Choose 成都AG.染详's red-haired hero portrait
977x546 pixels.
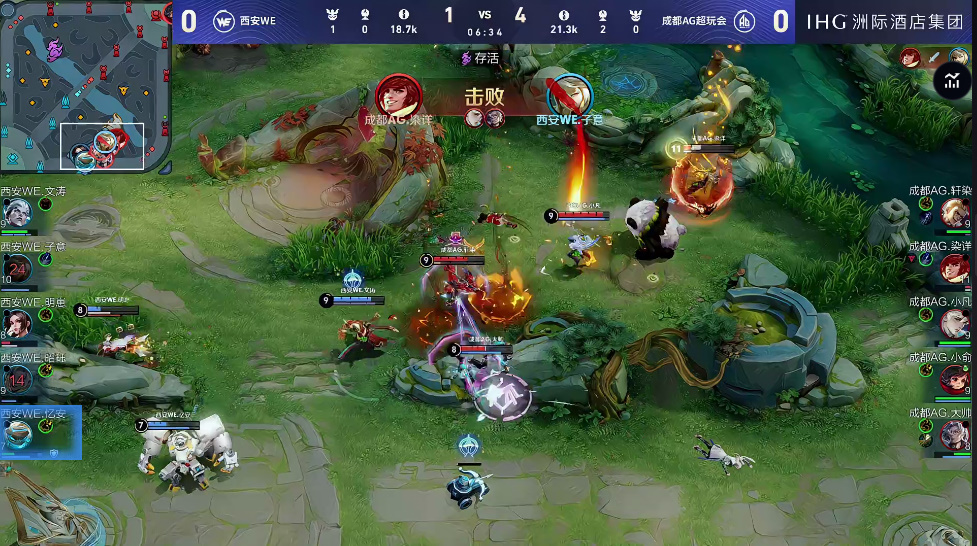coord(955,268)
